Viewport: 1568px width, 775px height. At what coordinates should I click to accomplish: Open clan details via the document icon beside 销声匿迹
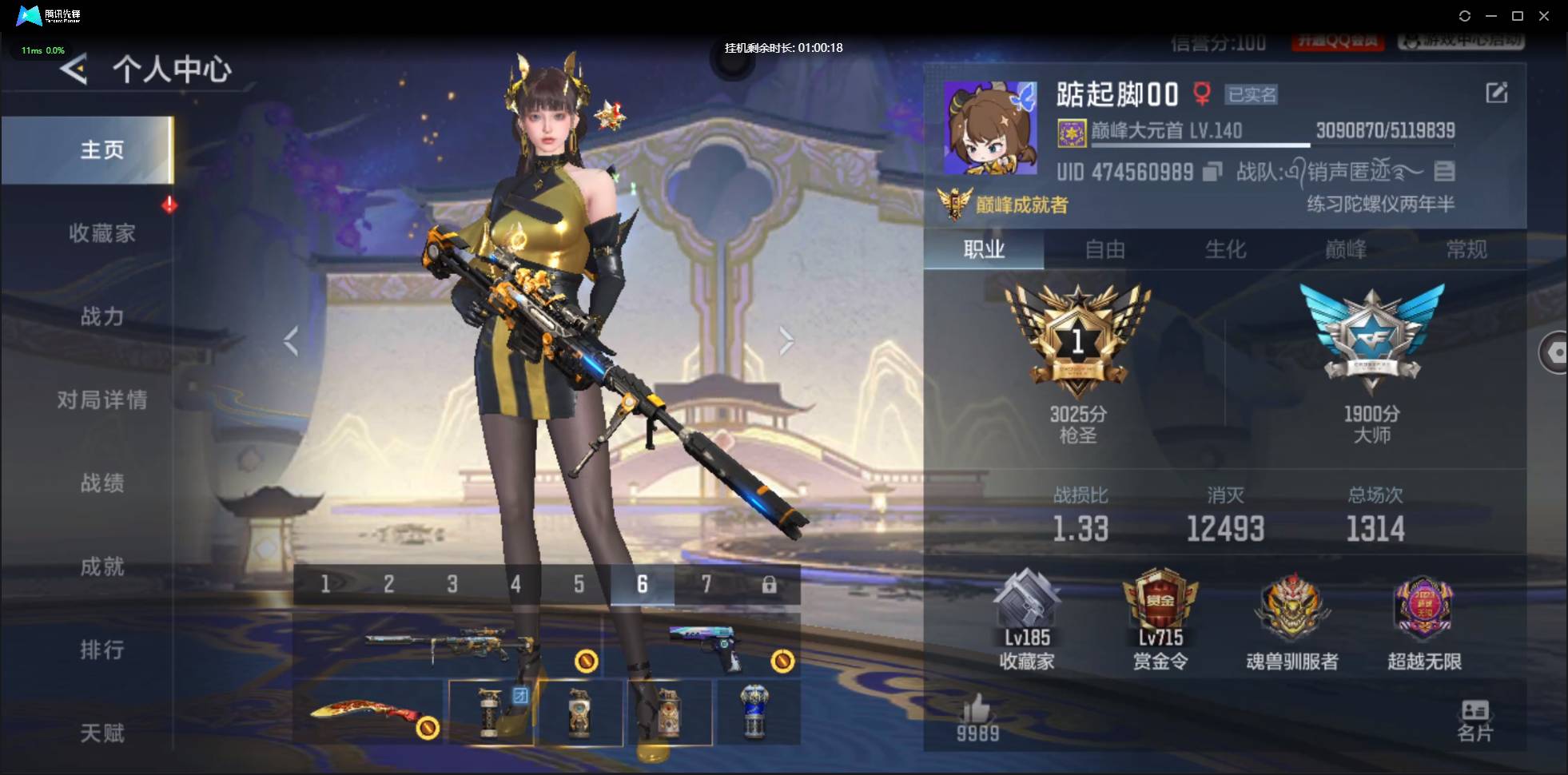pos(1444,171)
